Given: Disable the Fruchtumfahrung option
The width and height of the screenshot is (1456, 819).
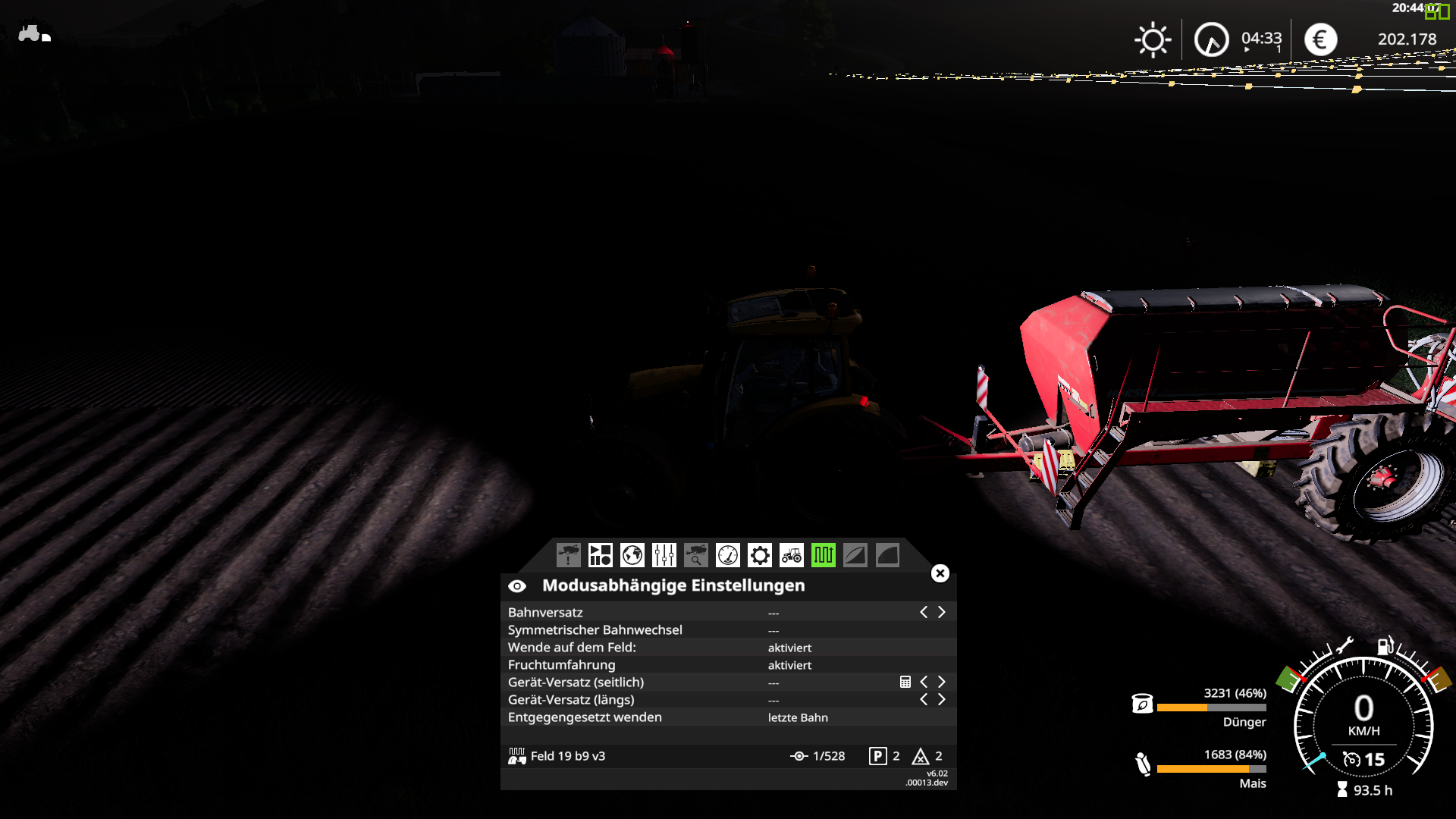Looking at the screenshot, I should tap(789, 665).
